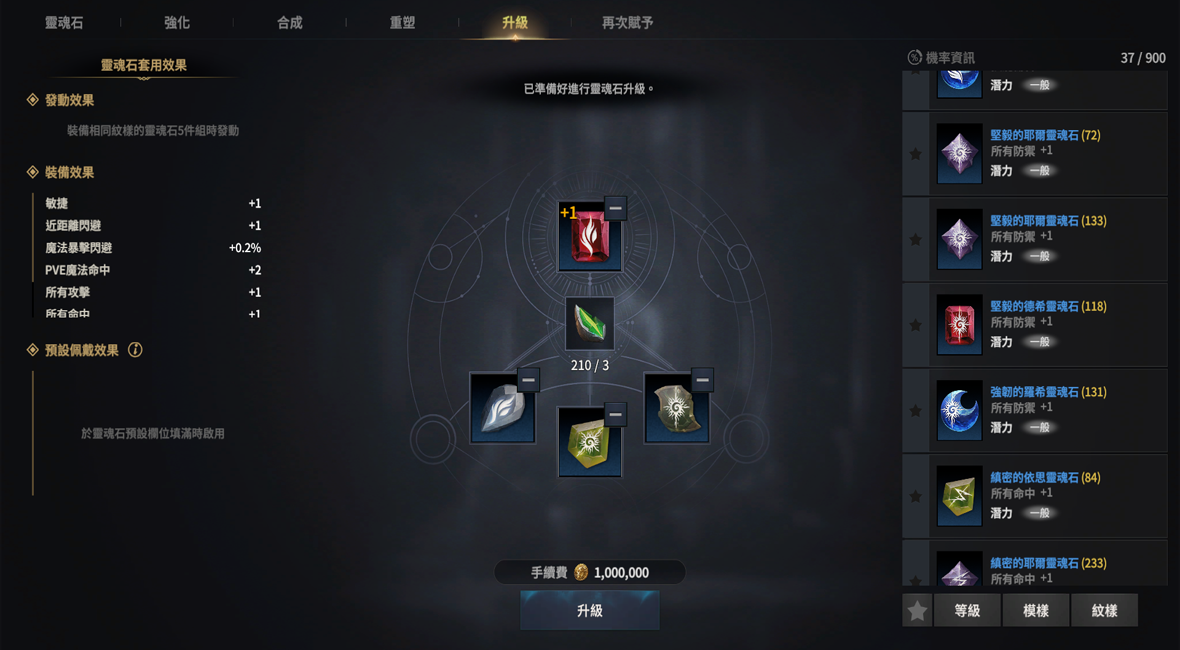Select 縝密的依思靈魂石 (84) entry

[1045, 478]
